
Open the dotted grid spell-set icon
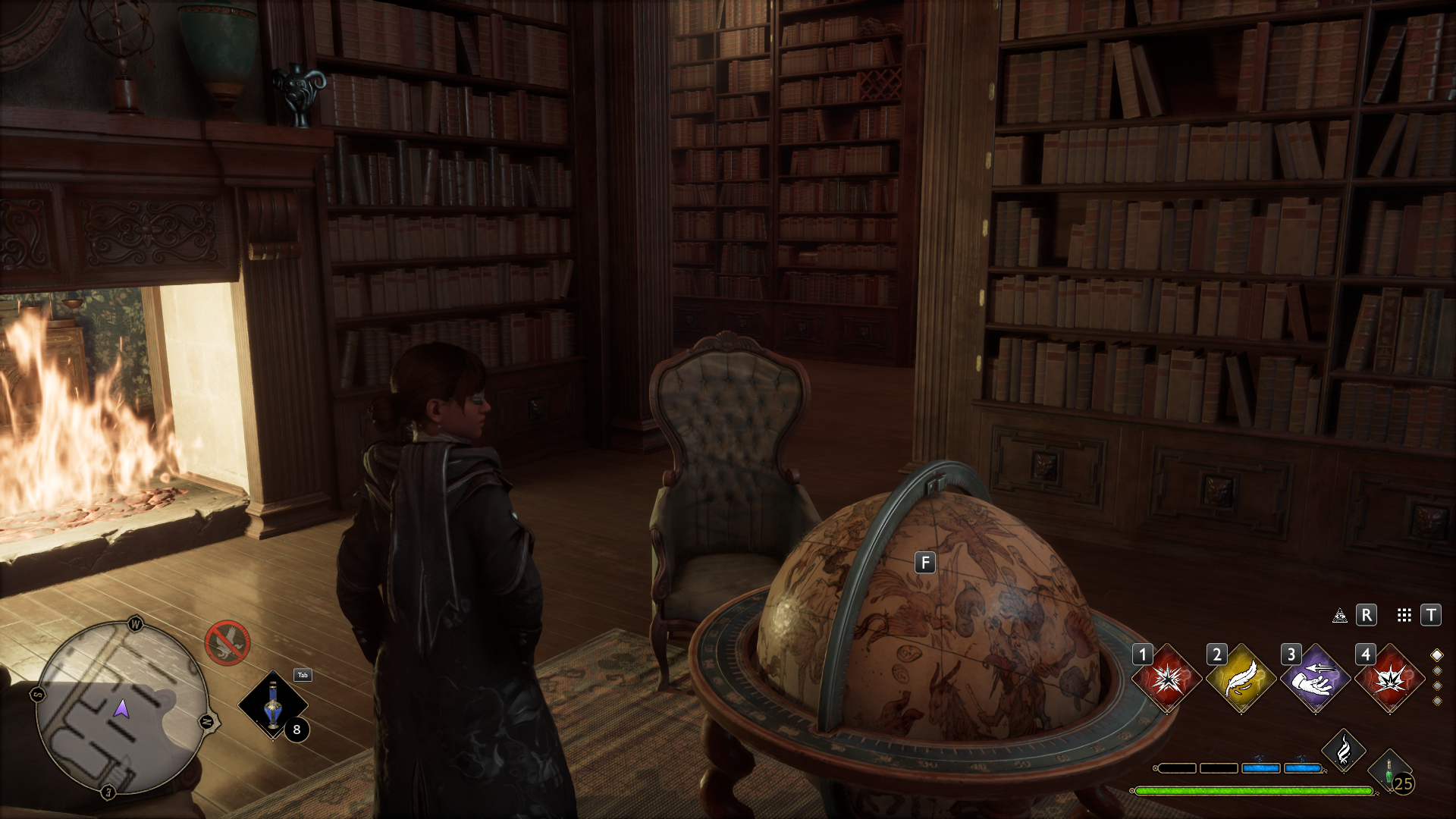click(x=1404, y=616)
